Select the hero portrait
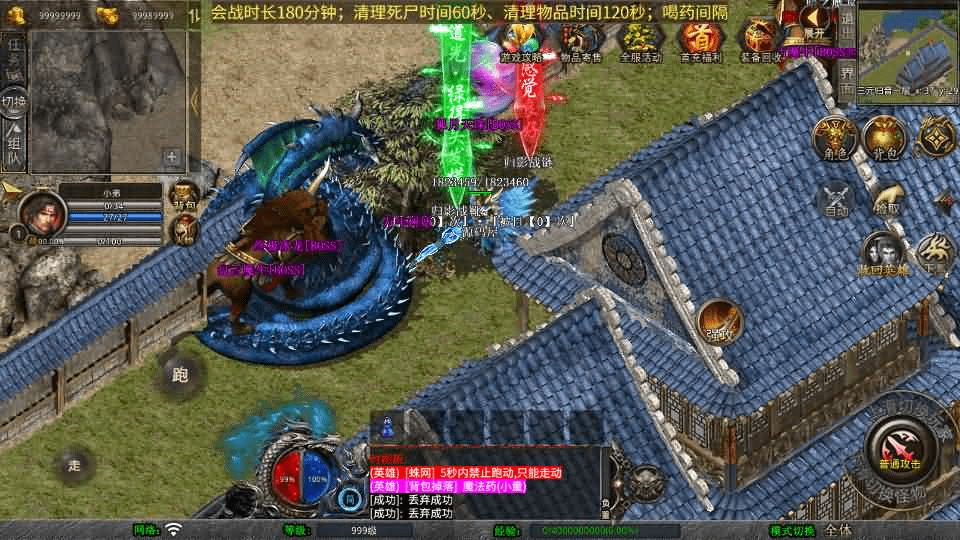960x540 pixels. [x=42, y=212]
